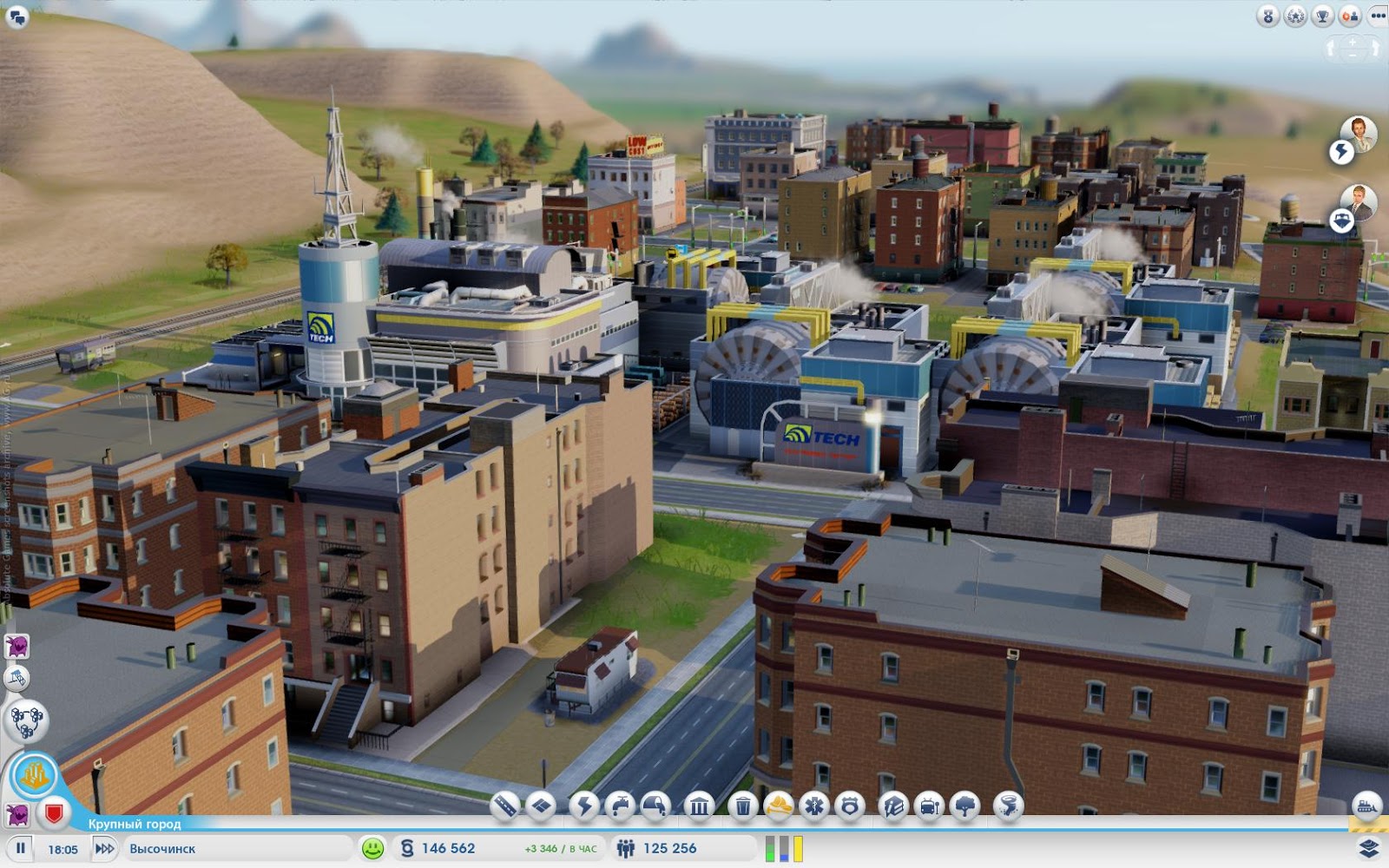Expand the region view from the sidebar
The width and height of the screenshot is (1389, 868).
[x=27, y=721]
